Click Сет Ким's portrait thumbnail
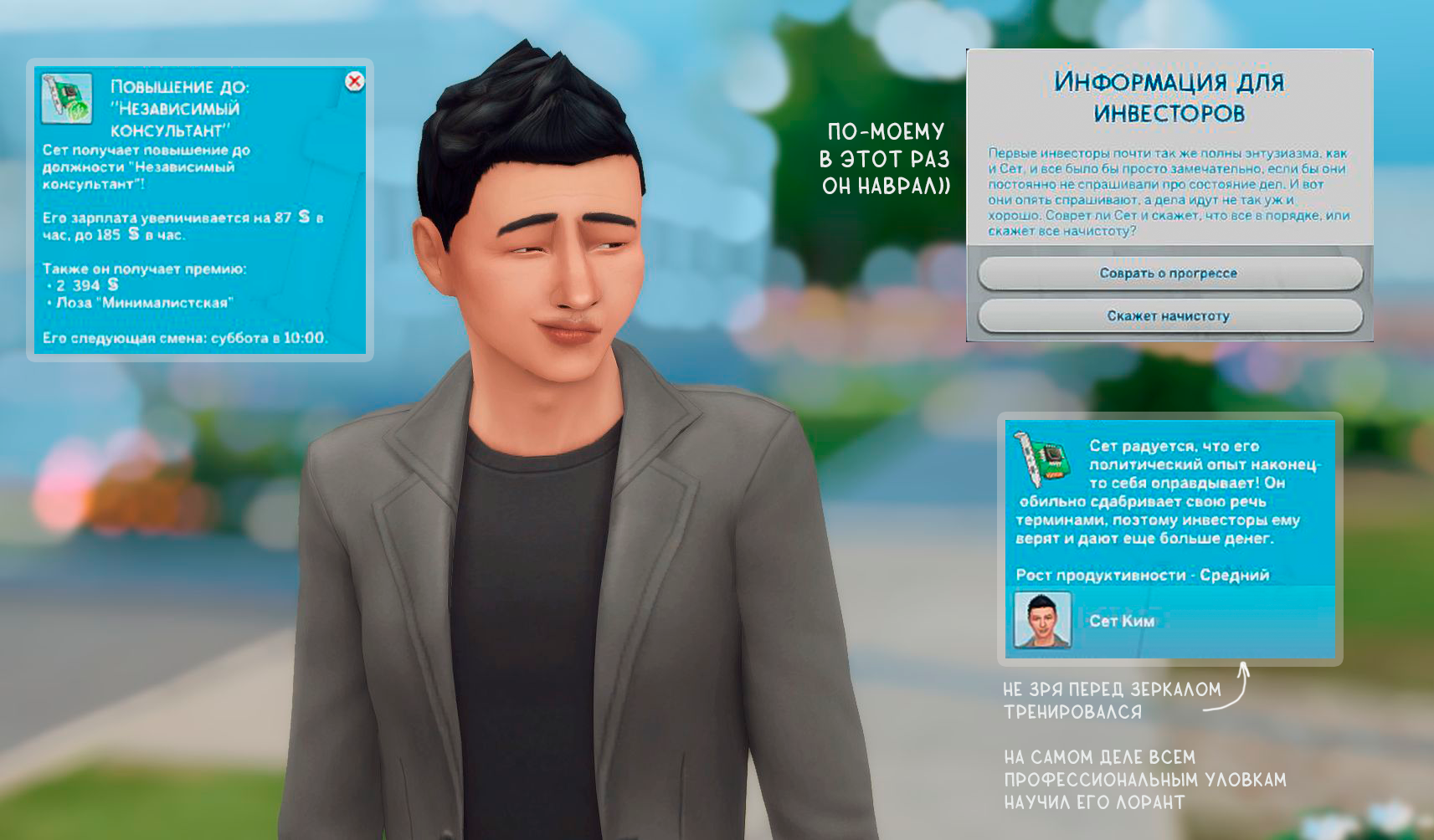 click(1042, 620)
